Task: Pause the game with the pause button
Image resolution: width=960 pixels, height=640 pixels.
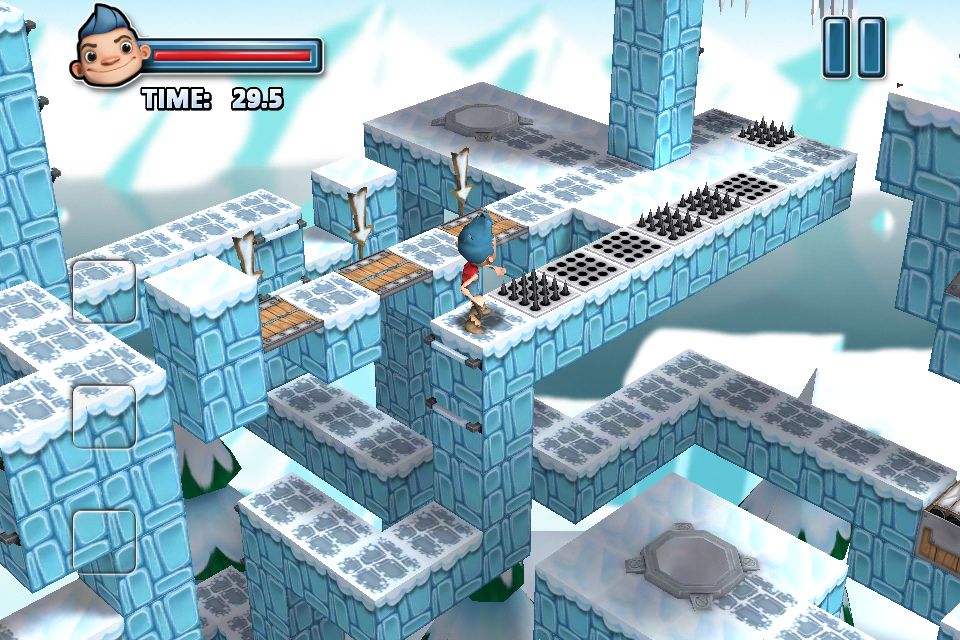Action: pos(854,47)
